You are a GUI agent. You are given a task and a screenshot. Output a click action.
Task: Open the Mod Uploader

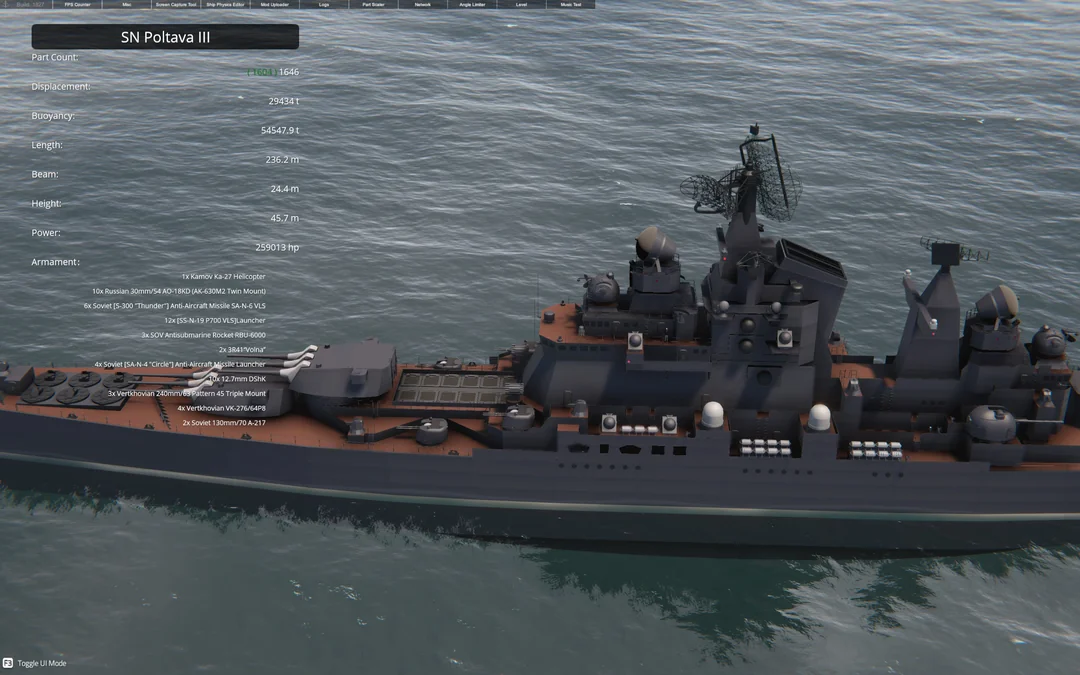pyautogui.click(x=275, y=4)
